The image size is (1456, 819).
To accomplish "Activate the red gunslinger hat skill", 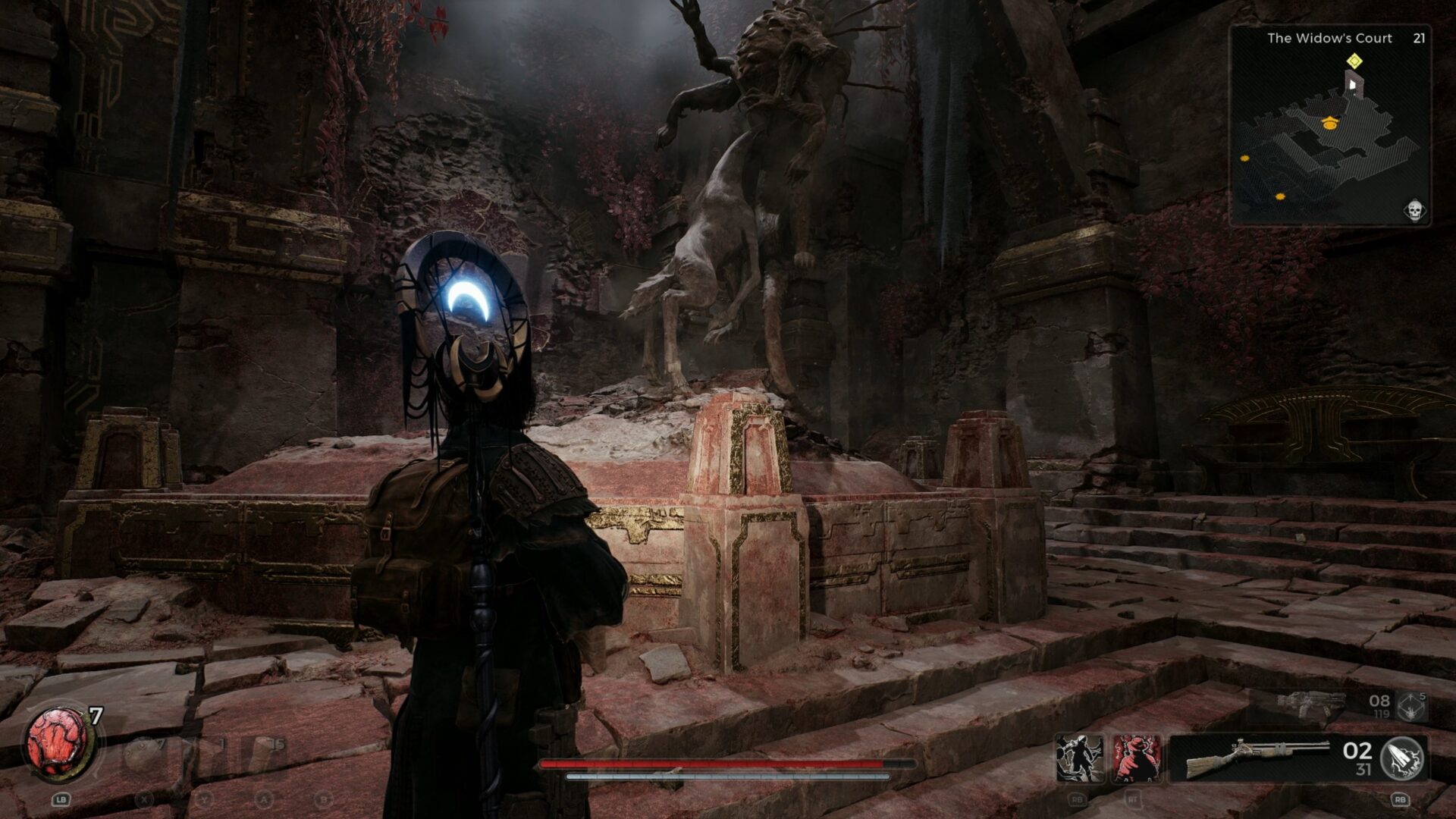I will click(x=1136, y=758).
